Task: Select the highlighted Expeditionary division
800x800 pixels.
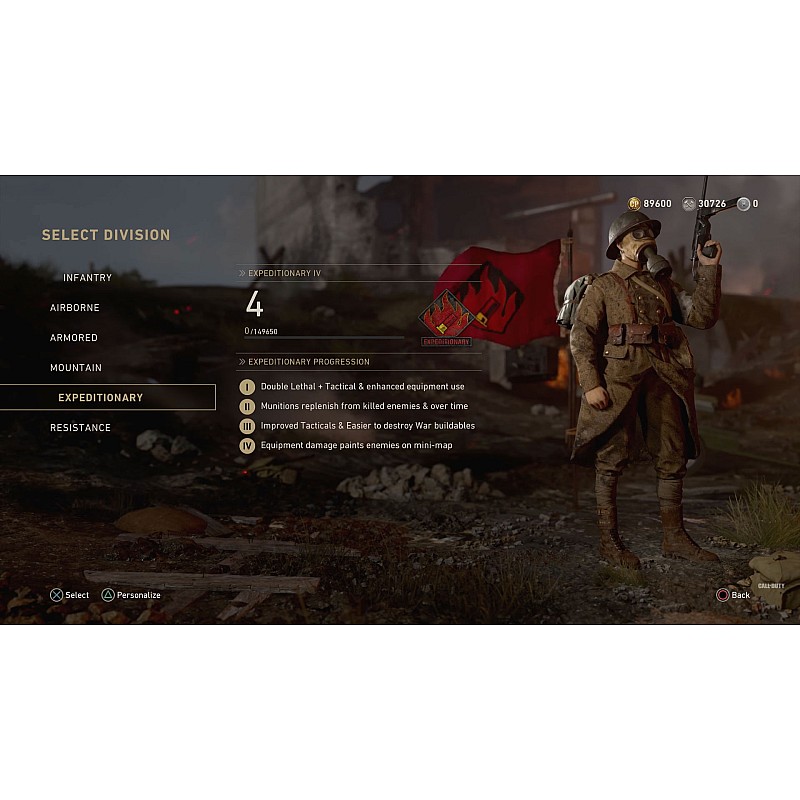Action: (x=101, y=398)
